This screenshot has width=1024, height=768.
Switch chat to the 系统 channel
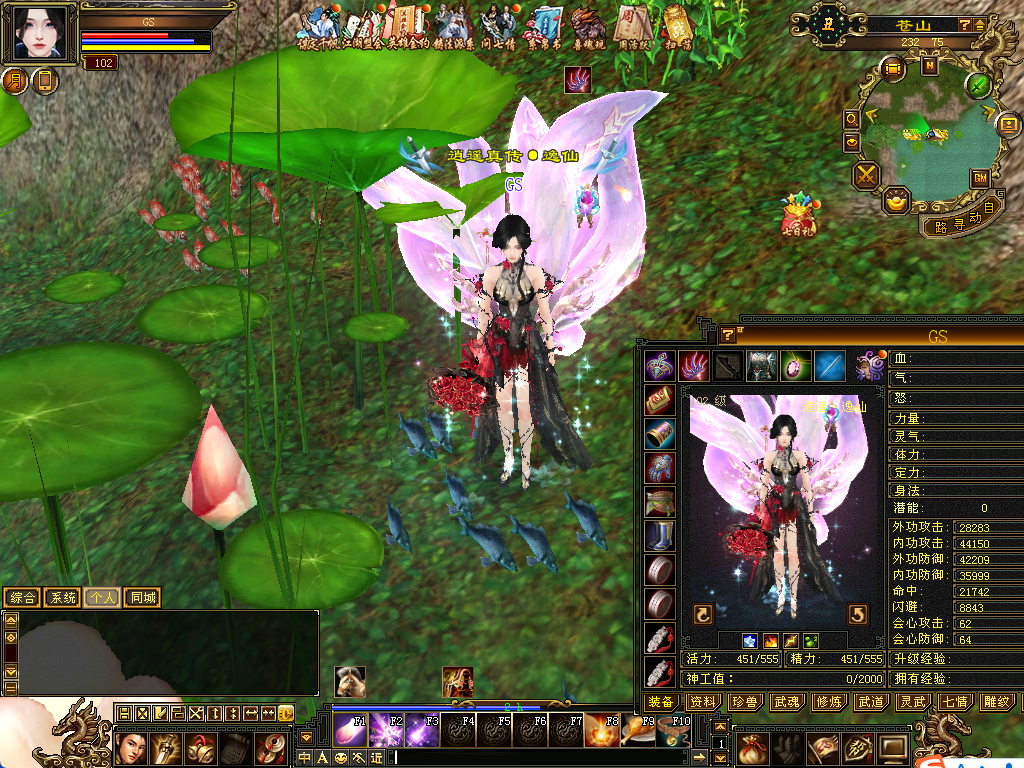coord(62,598)
